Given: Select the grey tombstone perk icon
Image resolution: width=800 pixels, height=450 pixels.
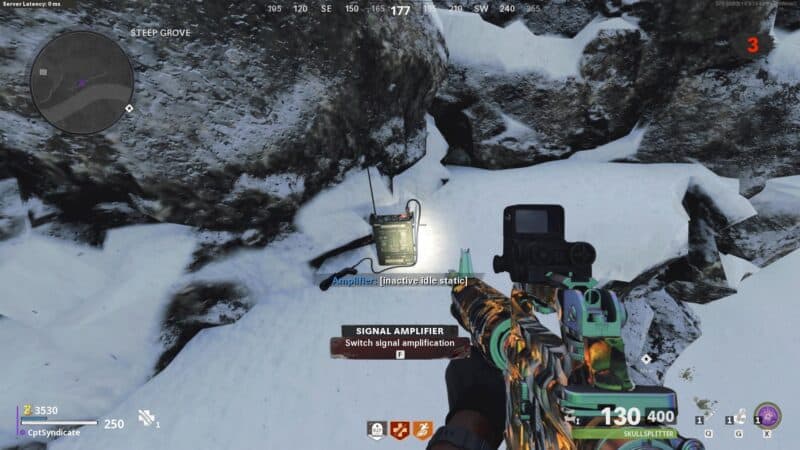Looking at the screenshot, I should click(x=377, y=431).
